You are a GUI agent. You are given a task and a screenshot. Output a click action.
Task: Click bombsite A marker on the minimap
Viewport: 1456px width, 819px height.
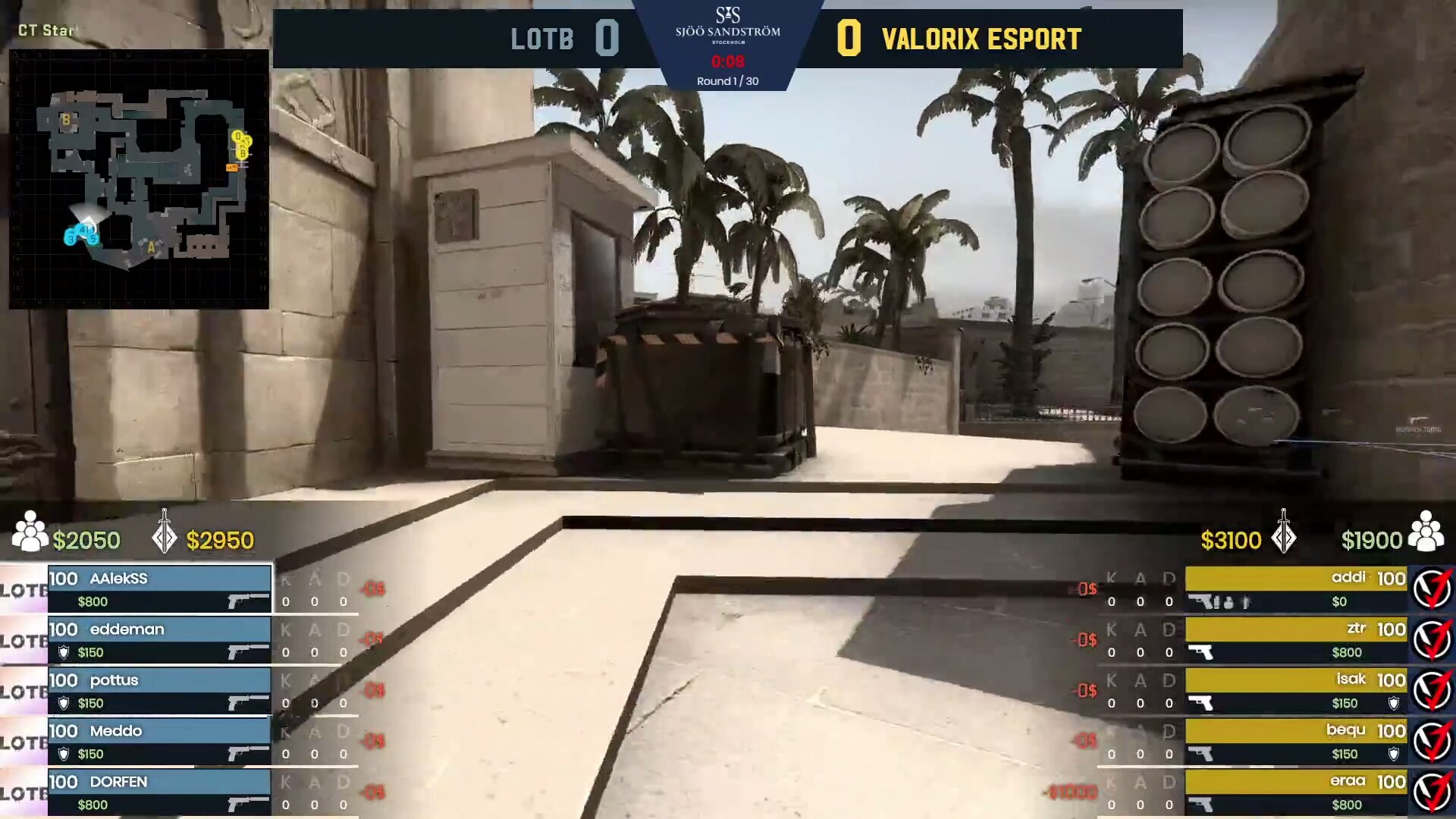pyautogui.click(x=151, y=246)
